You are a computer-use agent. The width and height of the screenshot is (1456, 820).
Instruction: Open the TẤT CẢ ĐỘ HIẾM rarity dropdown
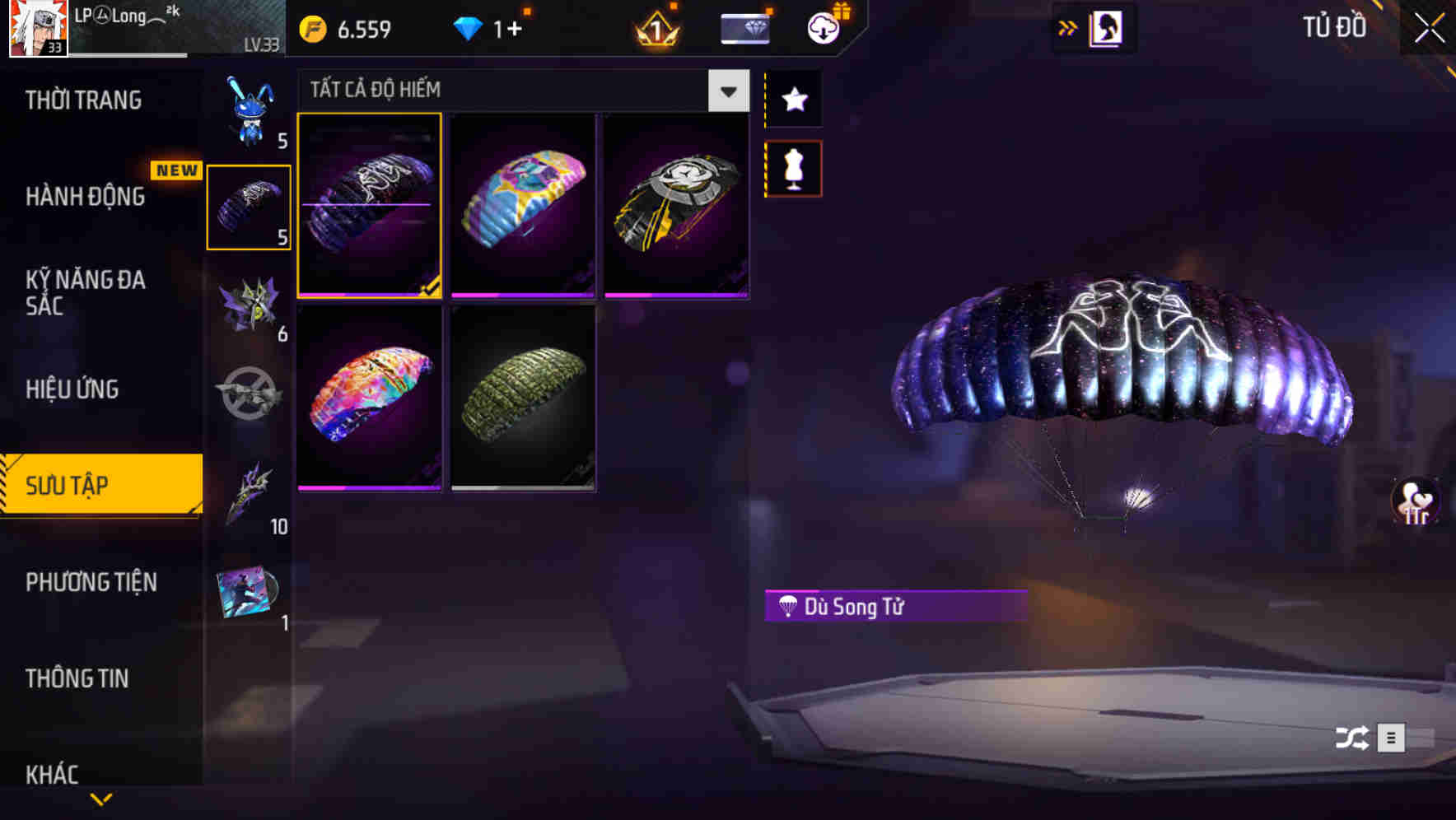click(726, 91)
